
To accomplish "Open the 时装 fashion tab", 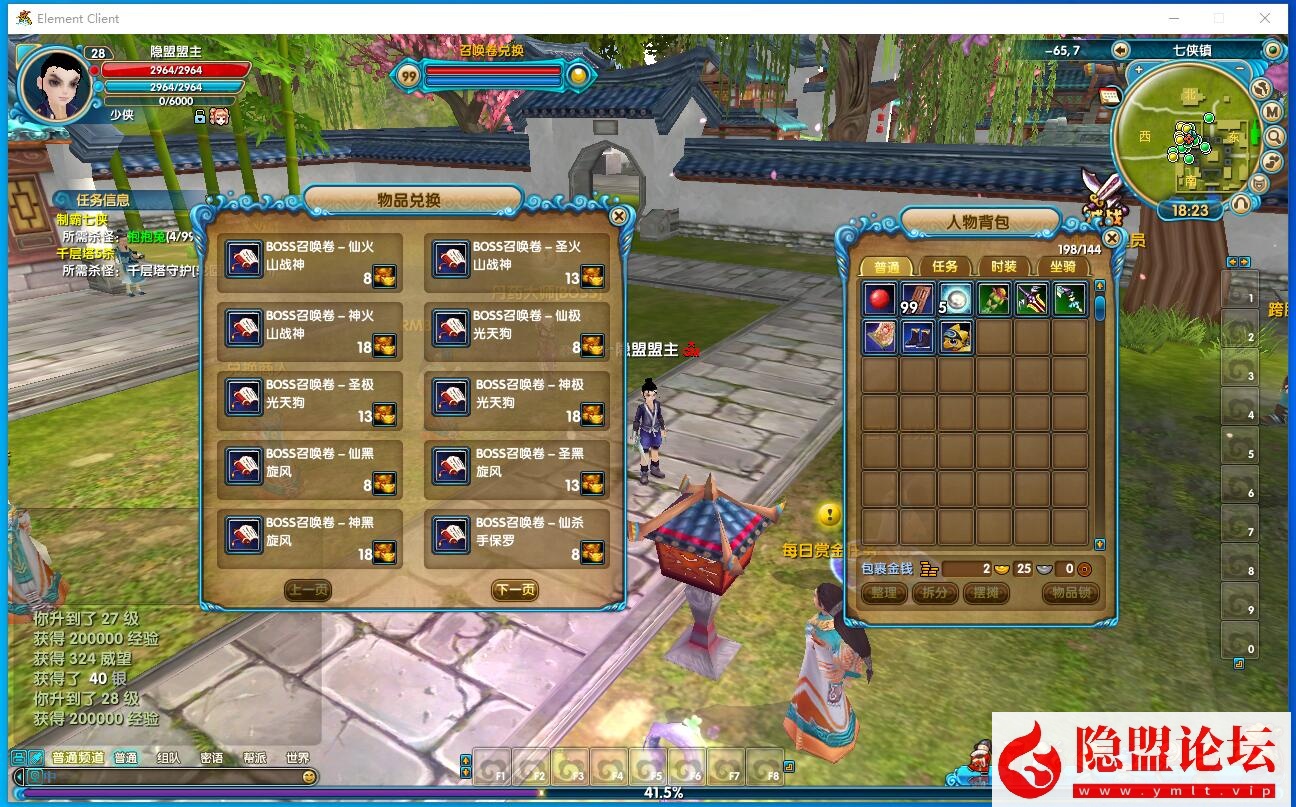I will [x=1003, y=266].
